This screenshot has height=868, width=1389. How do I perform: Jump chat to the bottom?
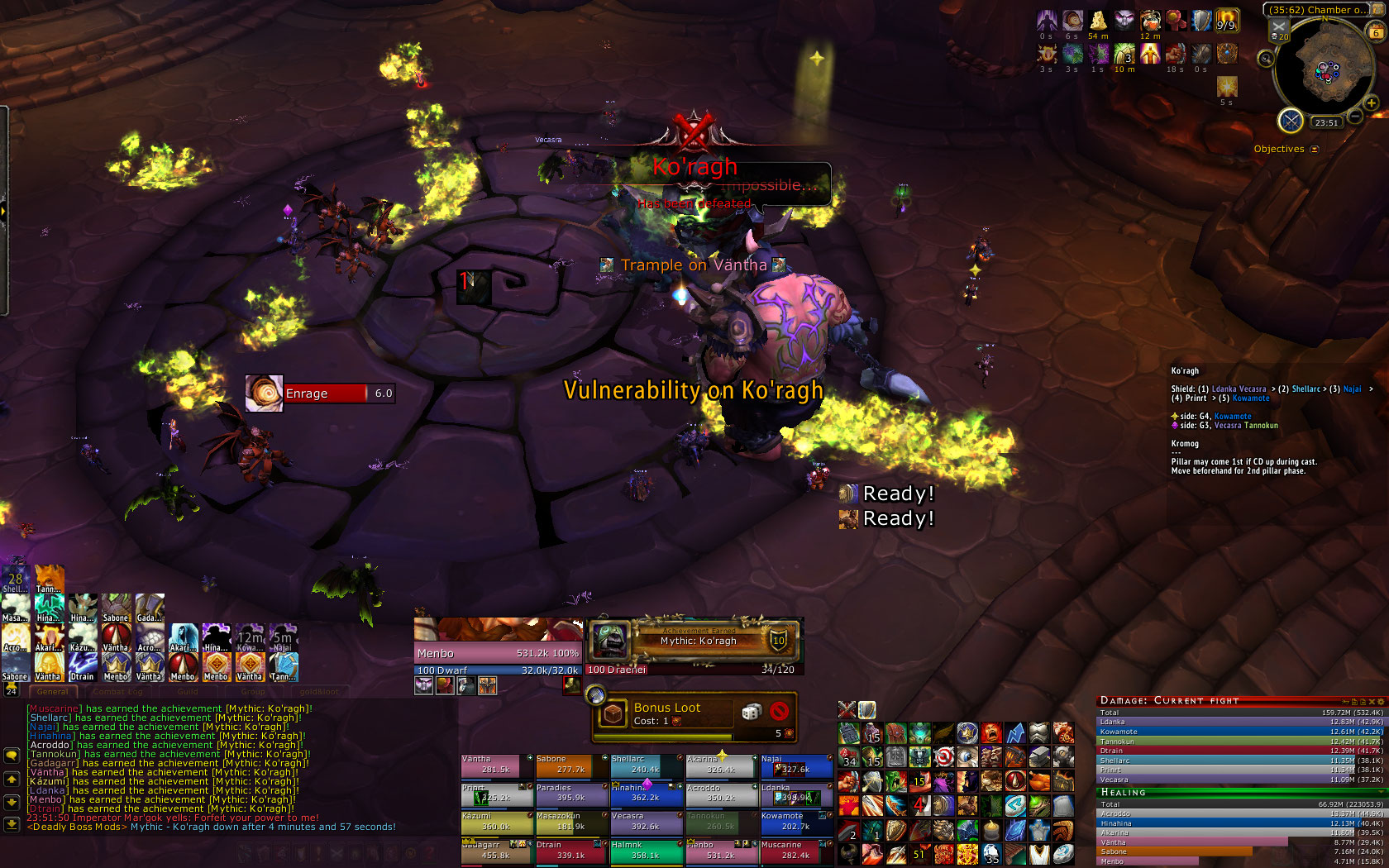(12, 823)
